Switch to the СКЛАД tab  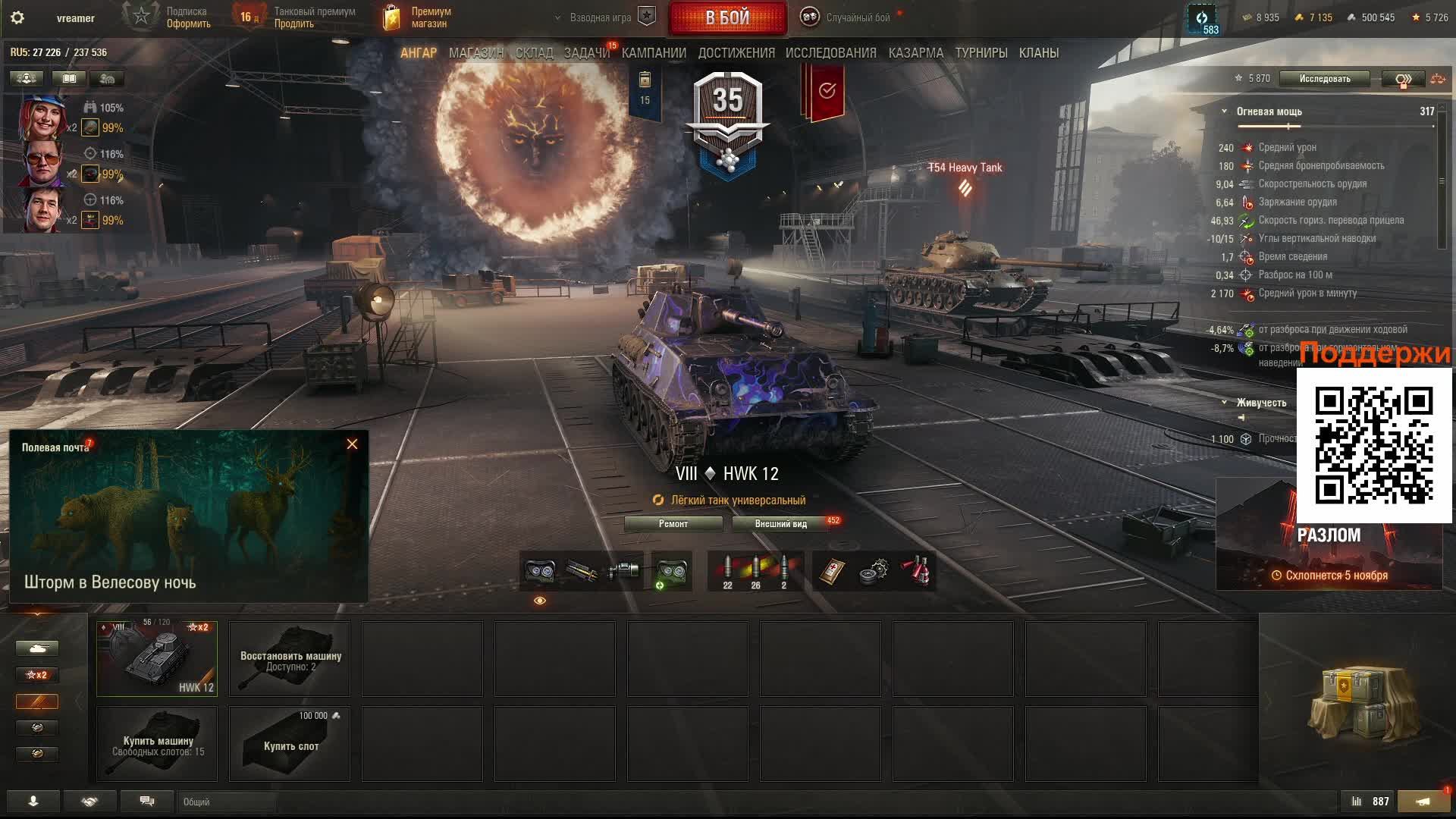[x=534, y=53]
